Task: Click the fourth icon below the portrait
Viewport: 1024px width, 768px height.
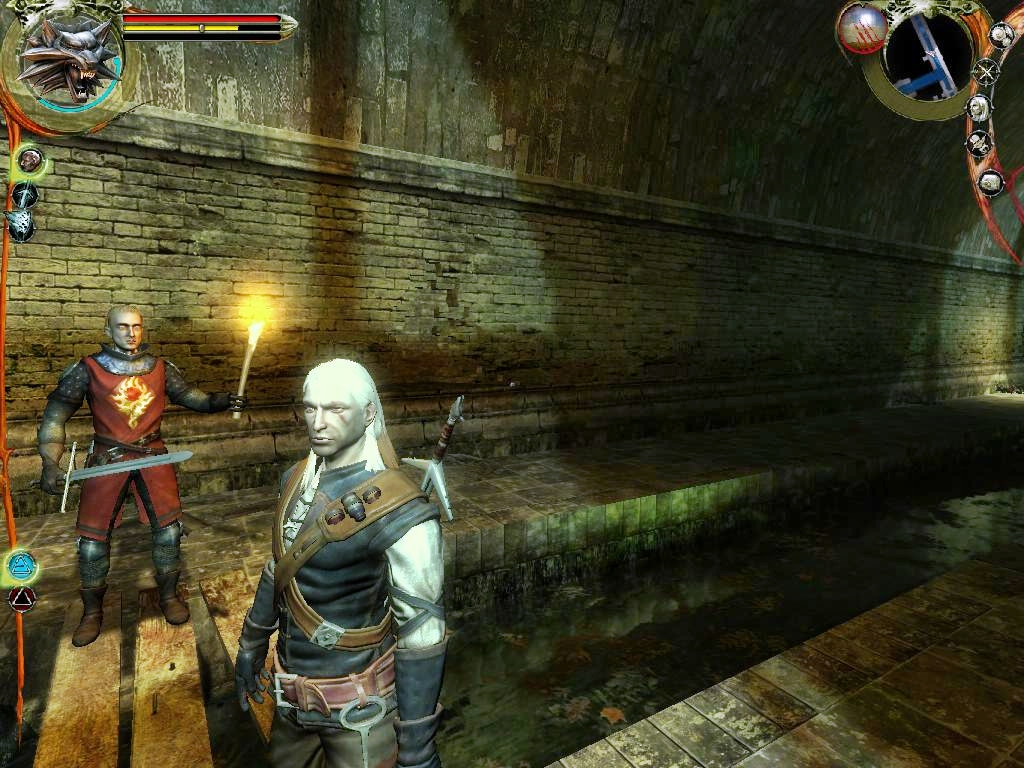Action: [978, 144]
